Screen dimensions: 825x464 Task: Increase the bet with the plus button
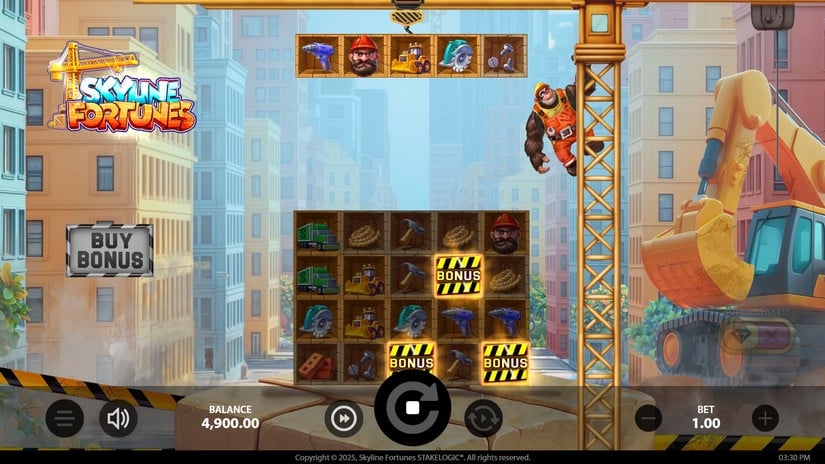[x=765, y=418]
